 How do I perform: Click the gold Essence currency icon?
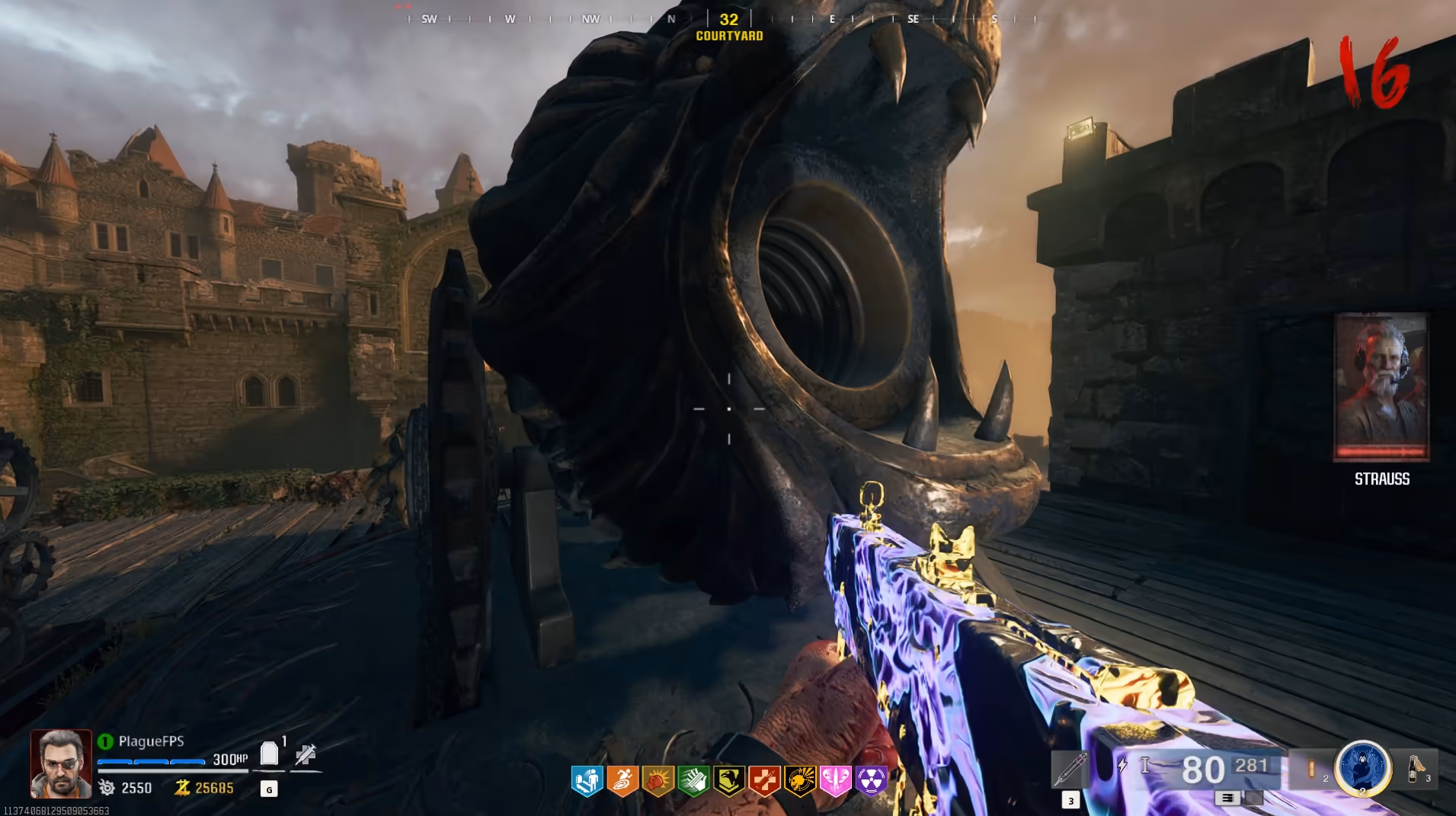click(x=182, y=788)
